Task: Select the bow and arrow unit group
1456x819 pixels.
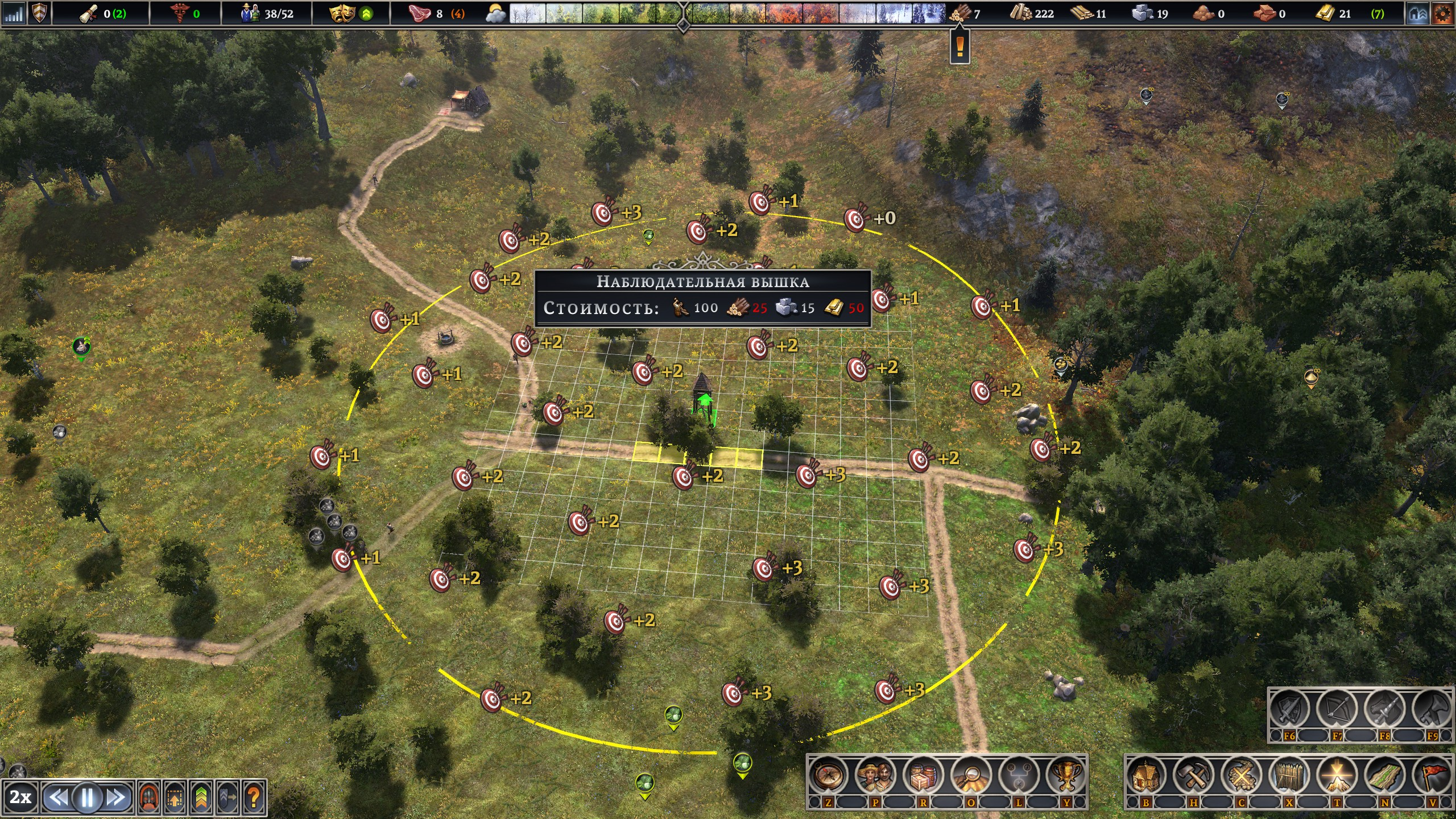Action: point(1337,710)
